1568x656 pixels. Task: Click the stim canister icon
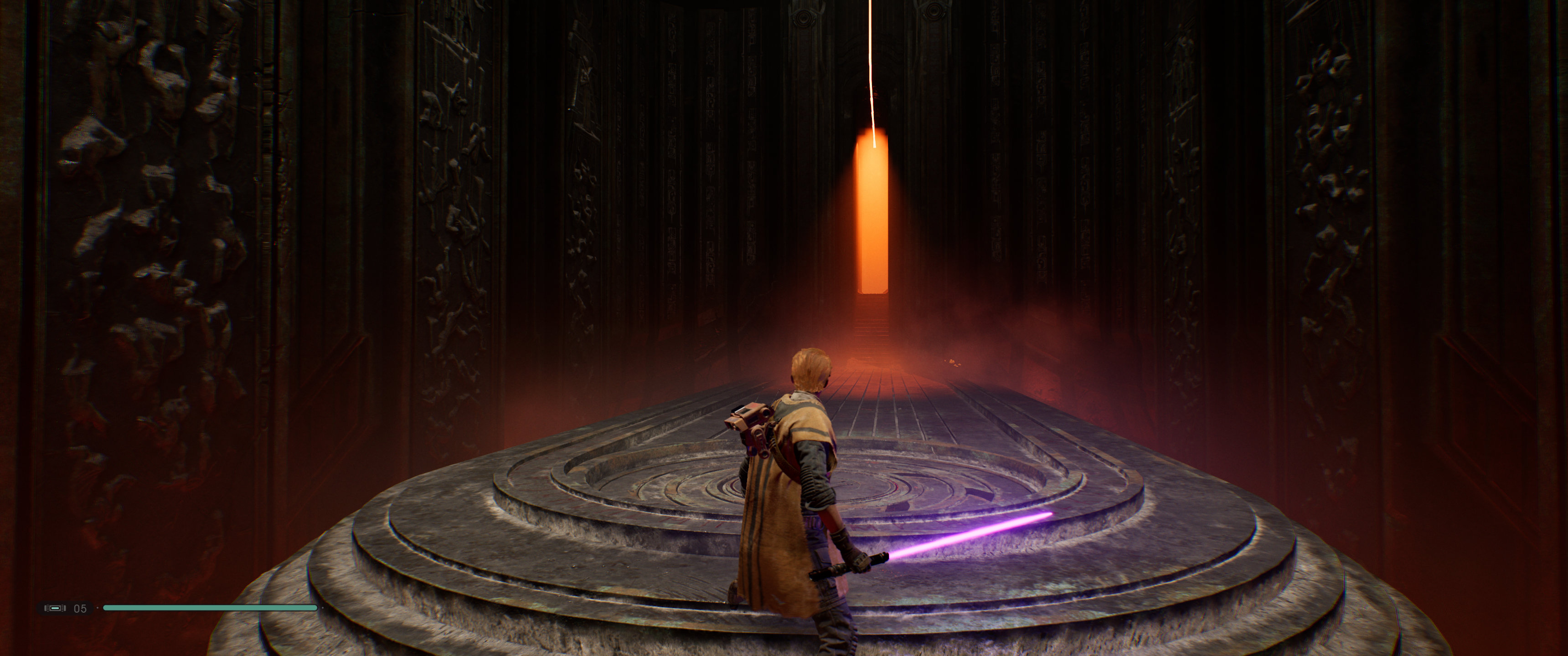point(56,608)
